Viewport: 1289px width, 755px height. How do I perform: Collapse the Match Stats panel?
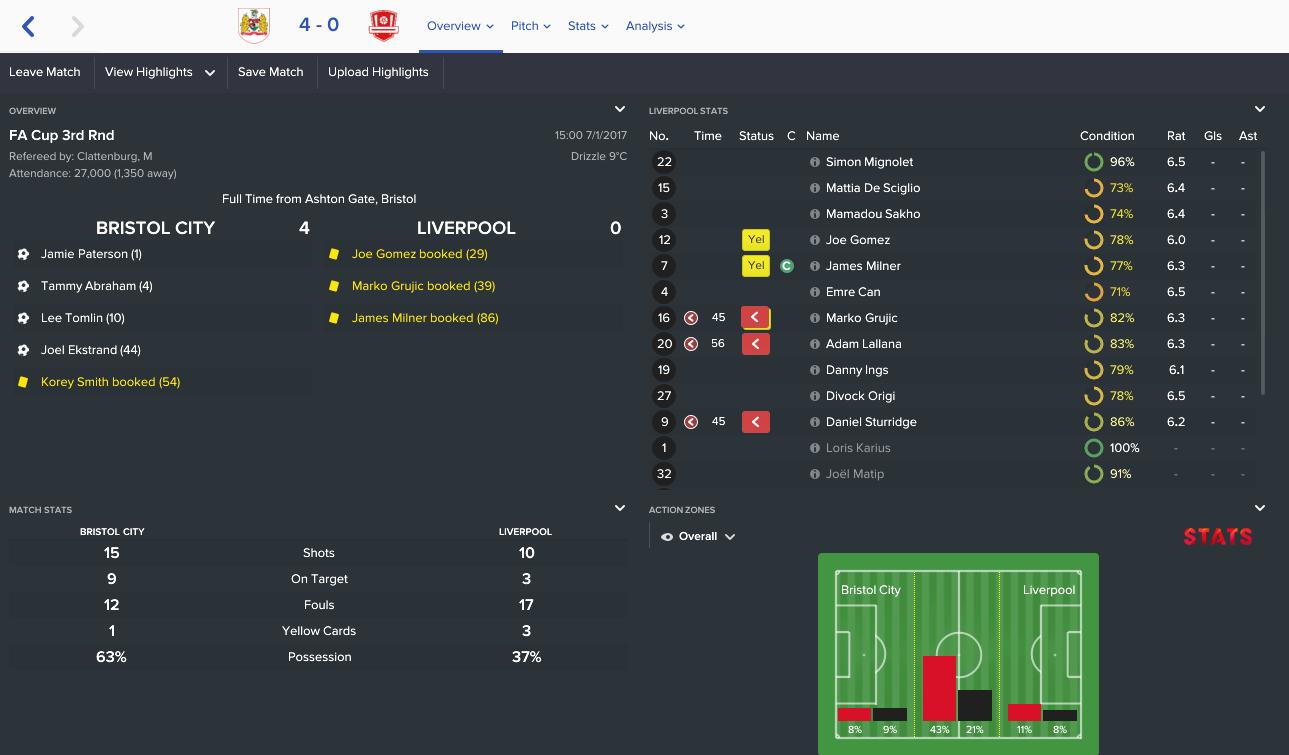tap(620, 508)
